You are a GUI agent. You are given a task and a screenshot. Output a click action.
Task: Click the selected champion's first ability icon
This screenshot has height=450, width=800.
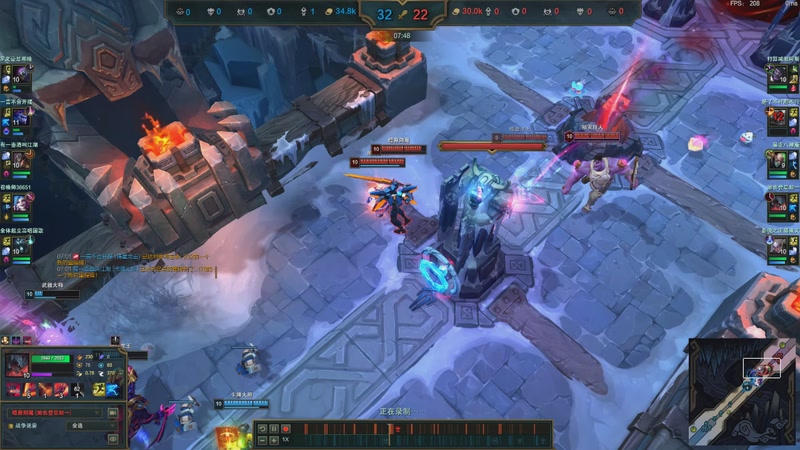click(30, 389)
